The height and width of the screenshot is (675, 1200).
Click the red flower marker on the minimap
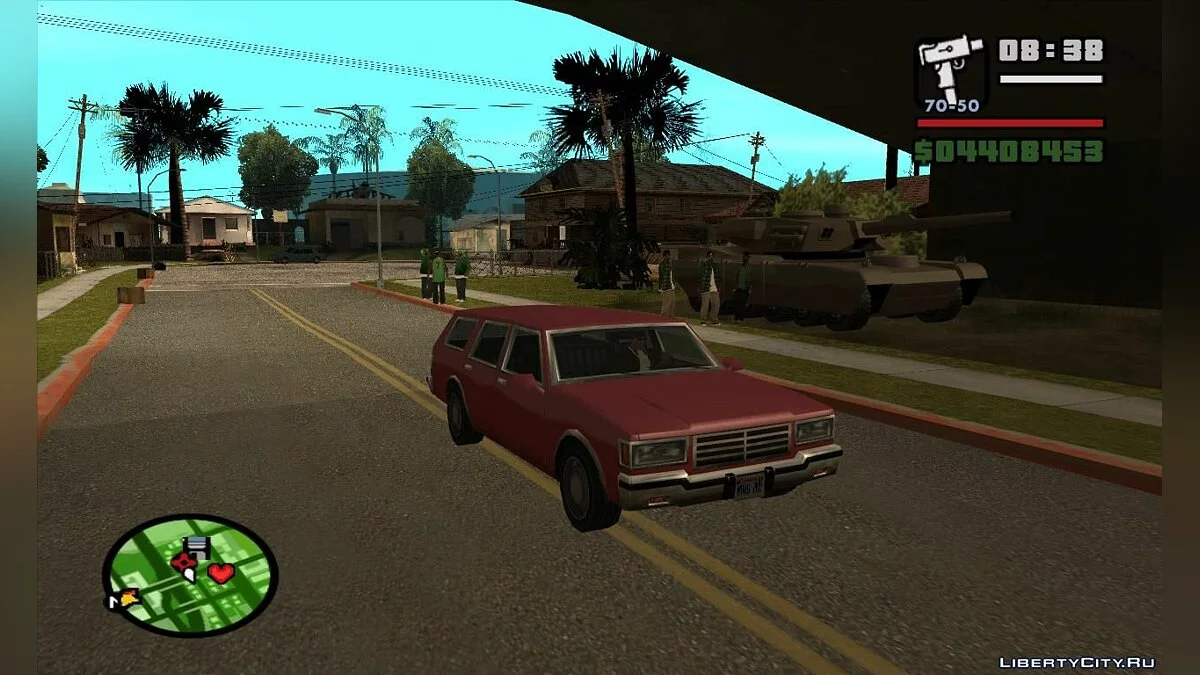click(183, 562)
